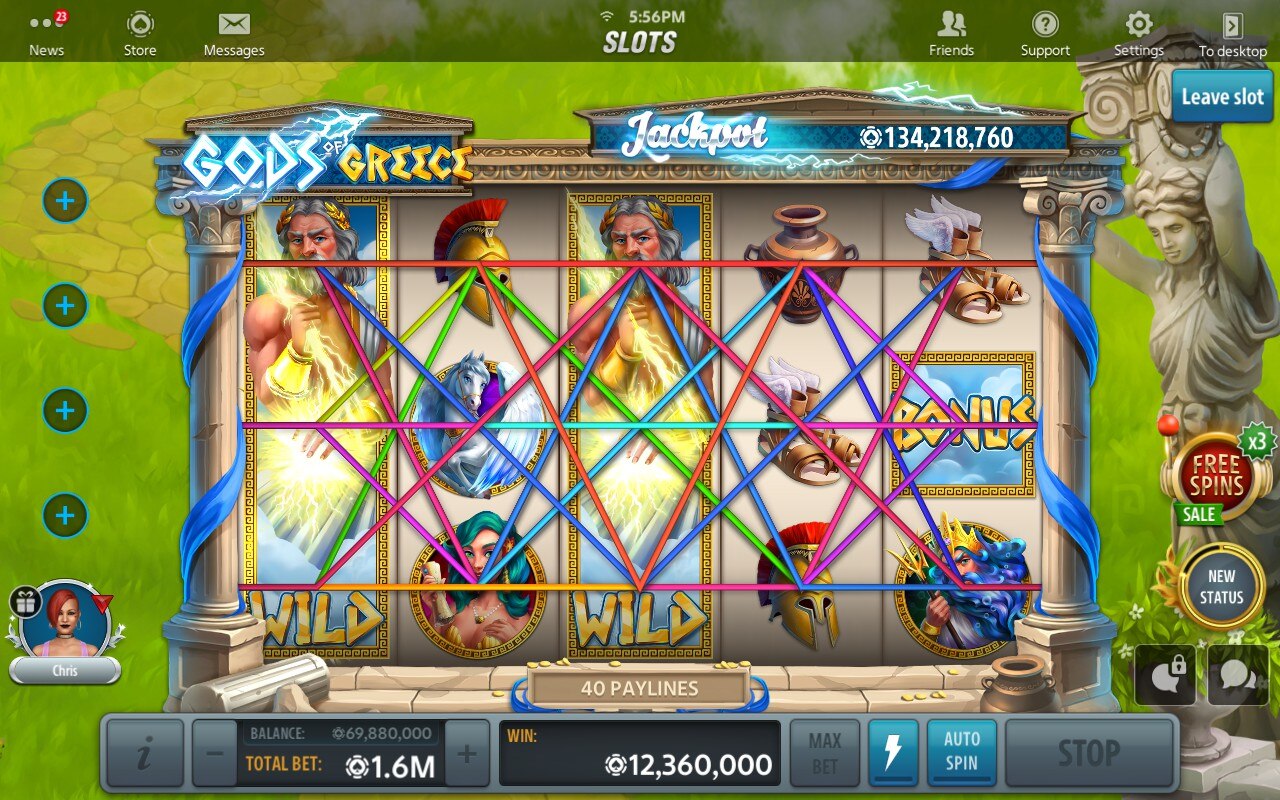Open the Store
The image size is (1280, 800).
point(140,34)
